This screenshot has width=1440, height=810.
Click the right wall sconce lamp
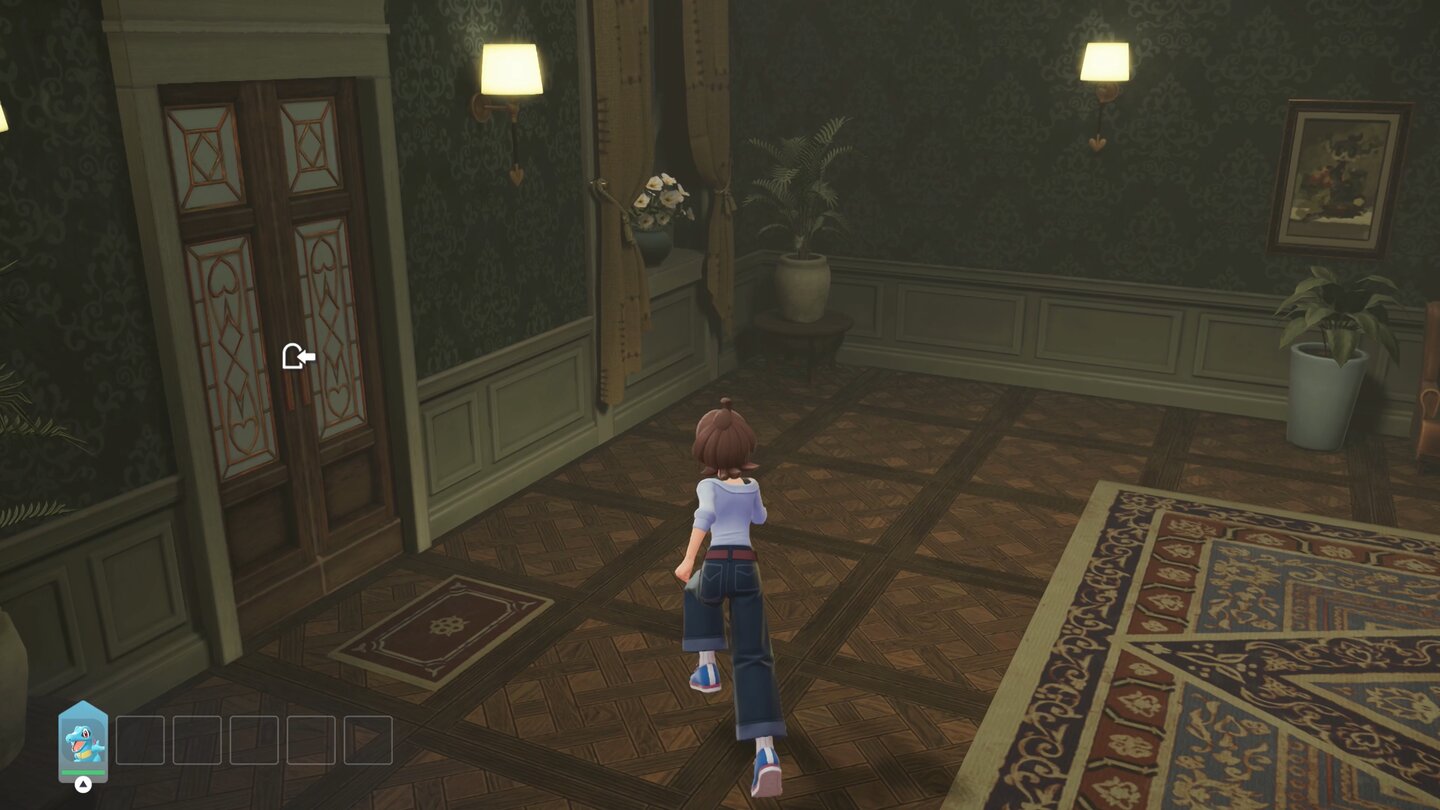[x=1103, y=60]
